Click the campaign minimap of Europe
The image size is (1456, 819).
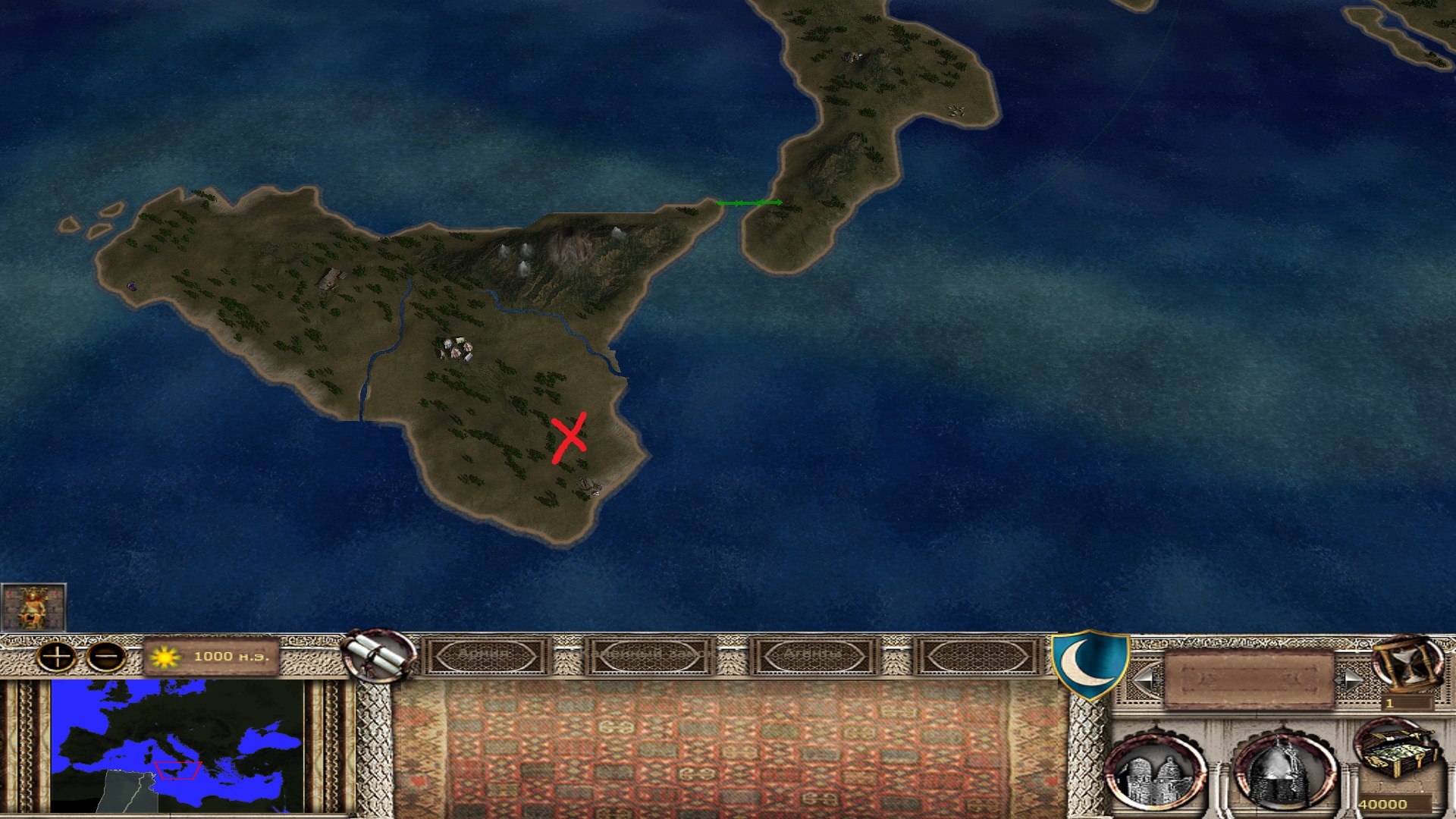[177, 746]
